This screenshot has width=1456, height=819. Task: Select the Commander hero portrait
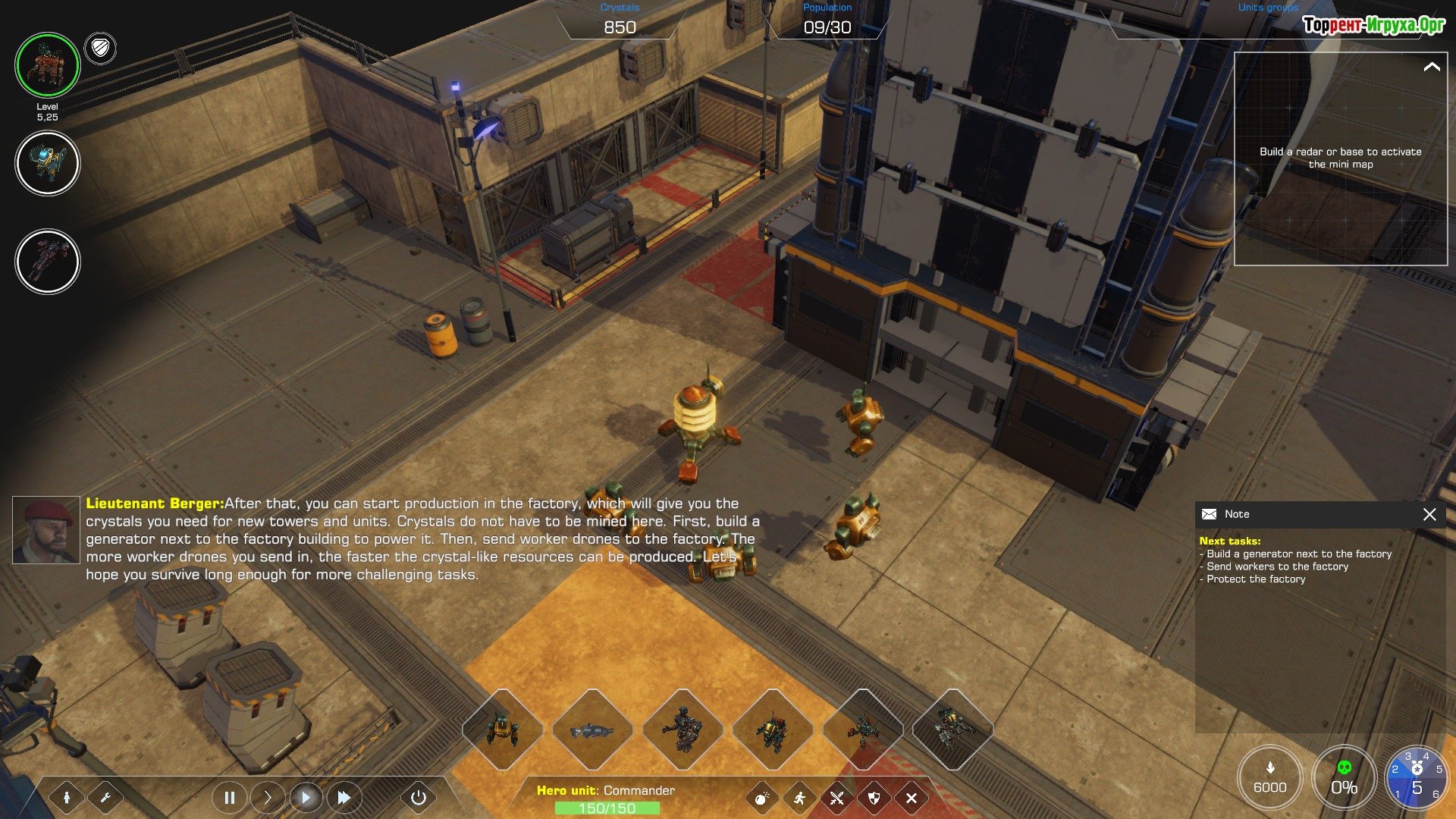47,65
